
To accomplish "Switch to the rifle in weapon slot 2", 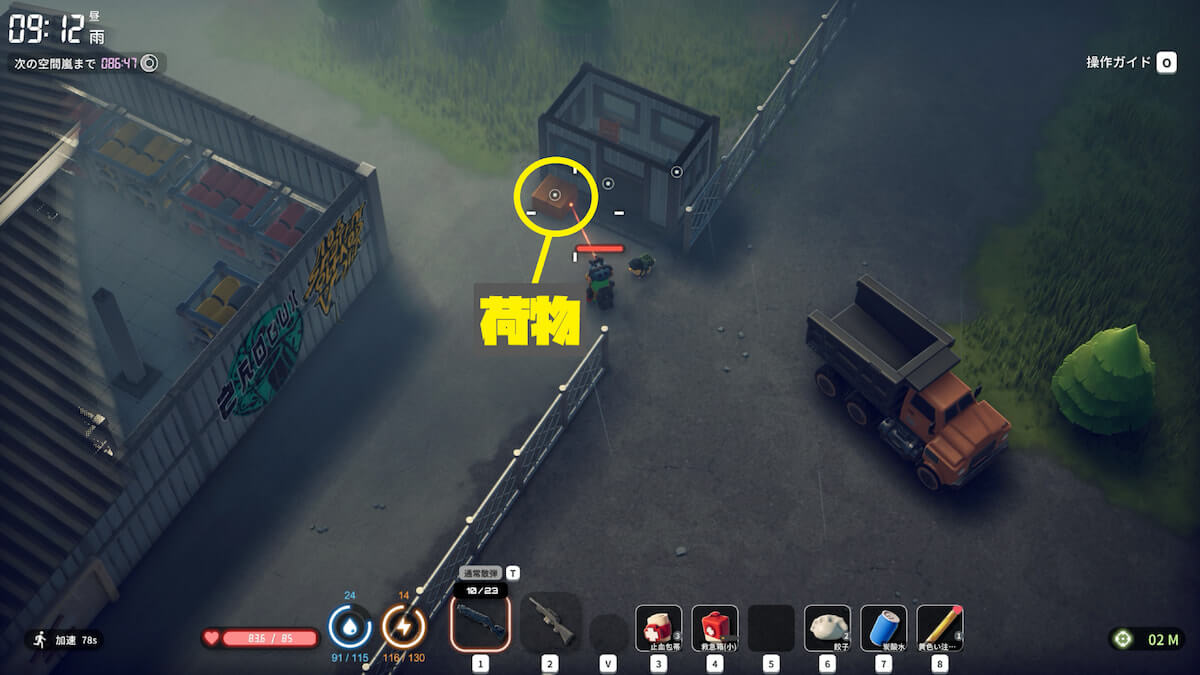I will (x=550, y=623).
